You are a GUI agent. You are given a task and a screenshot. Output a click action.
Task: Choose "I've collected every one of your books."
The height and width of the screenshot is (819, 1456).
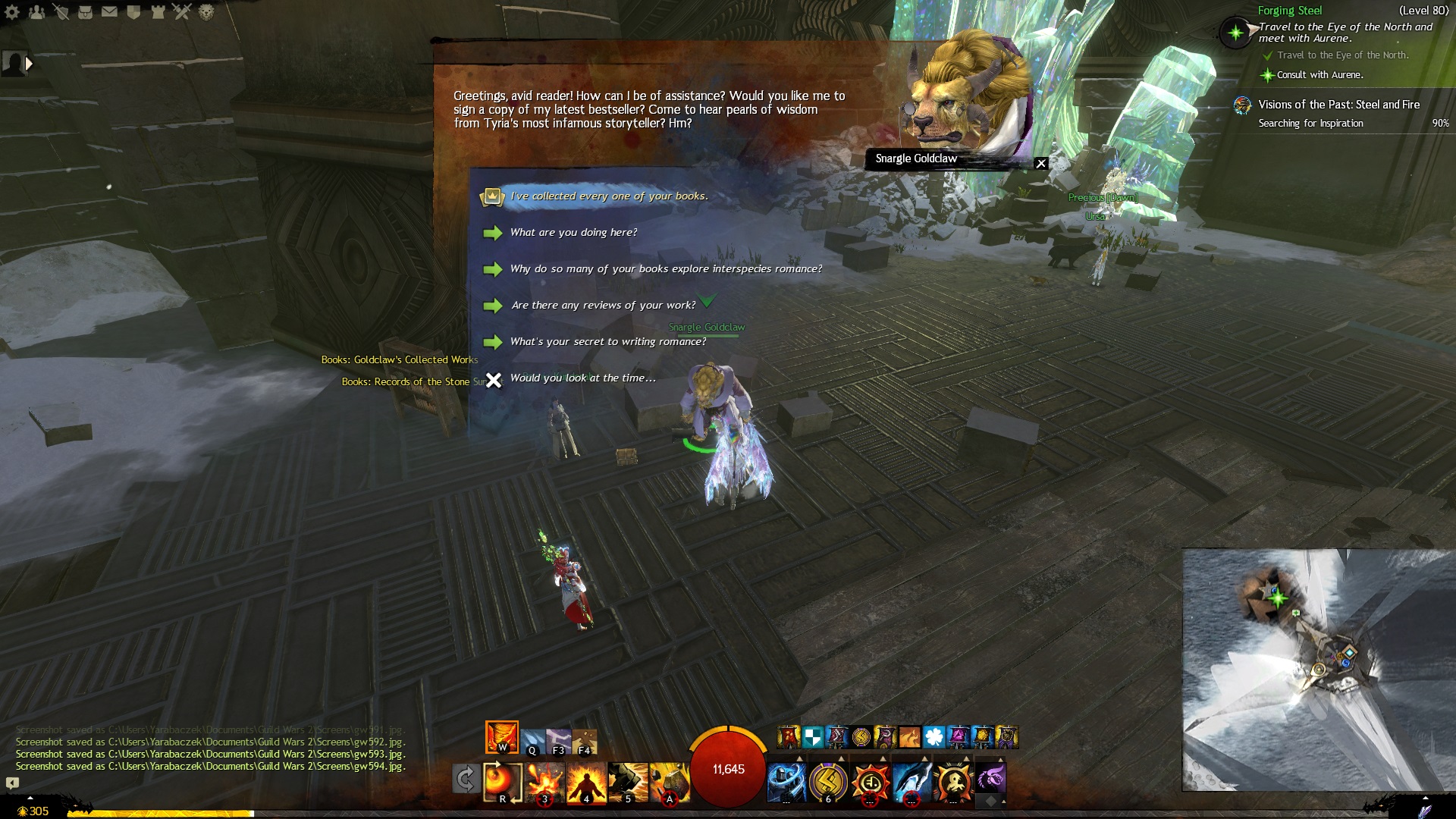coord(608,196)
